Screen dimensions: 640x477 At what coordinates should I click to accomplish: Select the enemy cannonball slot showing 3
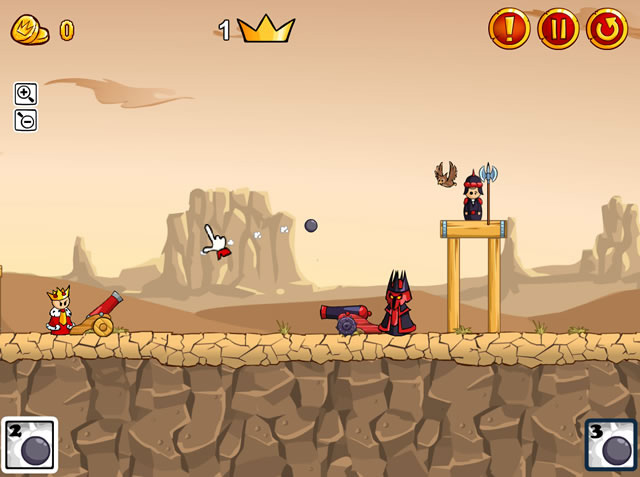click(x=611, y=445)
